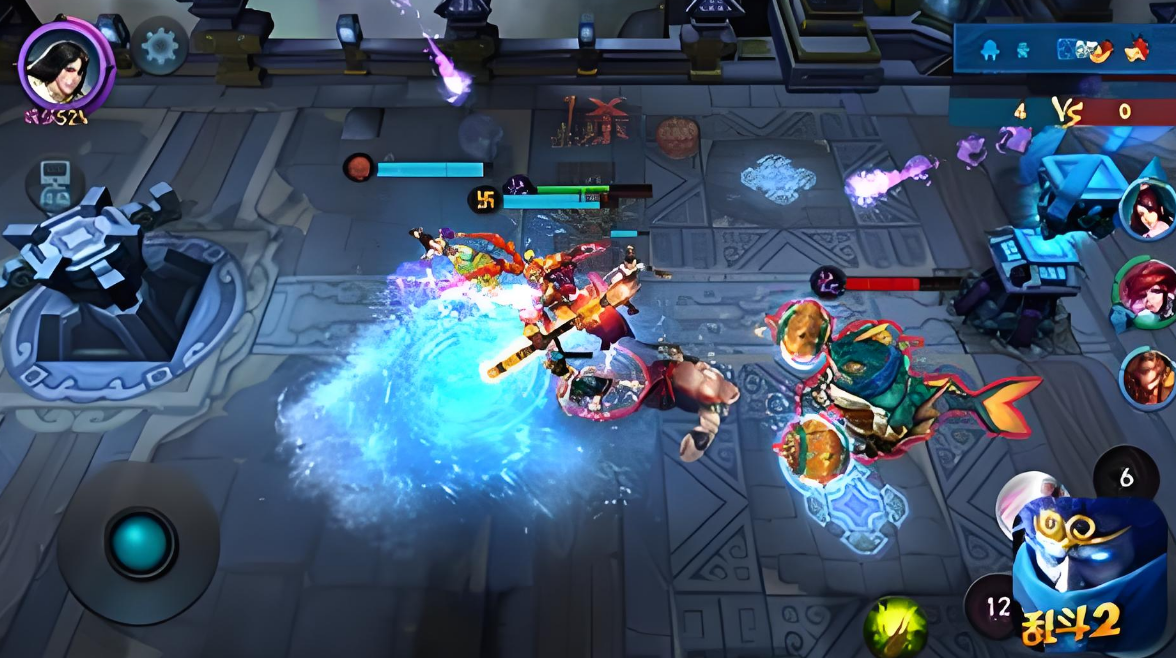Open the gear settings button

click(x=160, y=46)
